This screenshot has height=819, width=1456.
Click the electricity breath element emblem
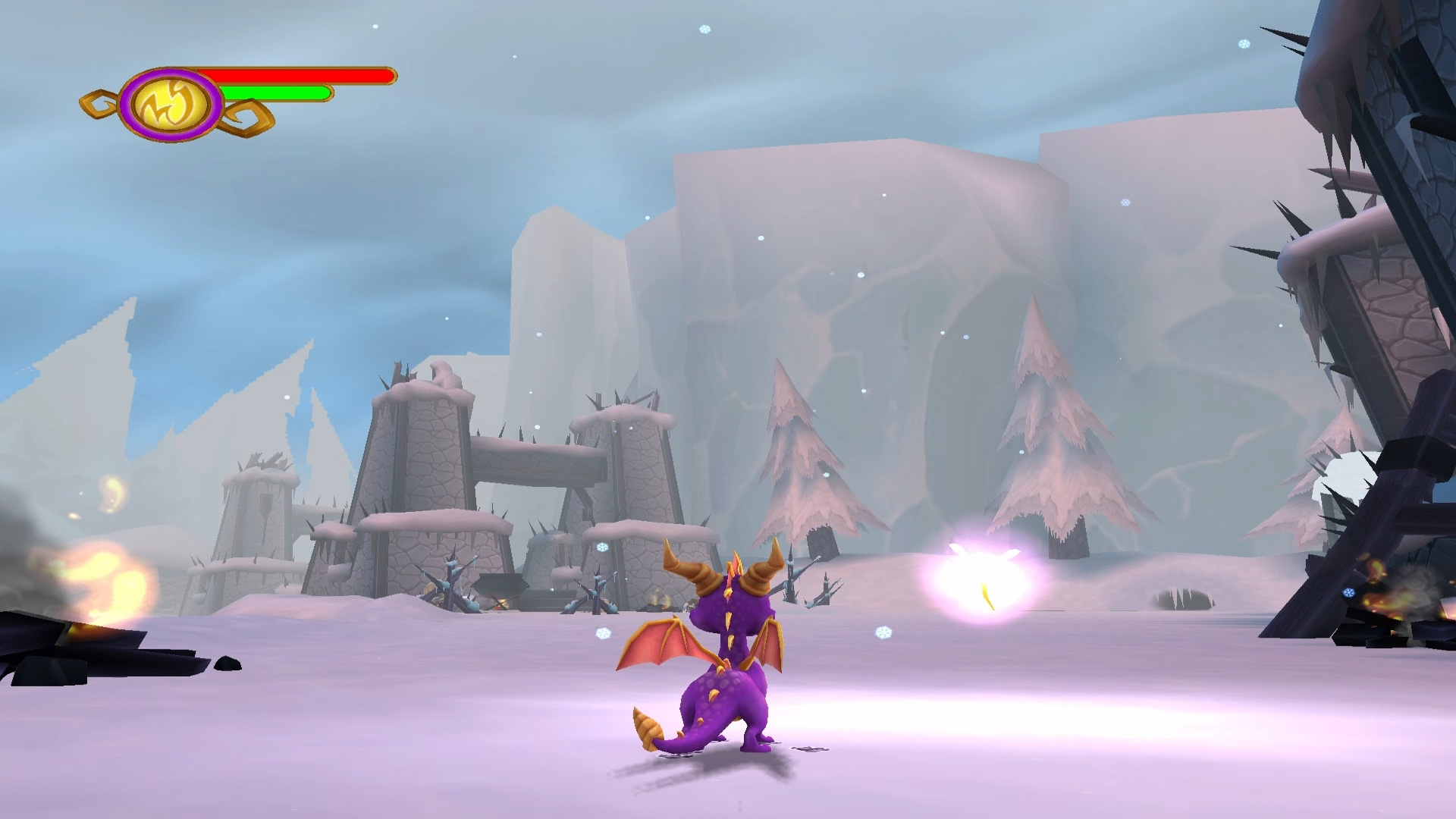[171, 105]
